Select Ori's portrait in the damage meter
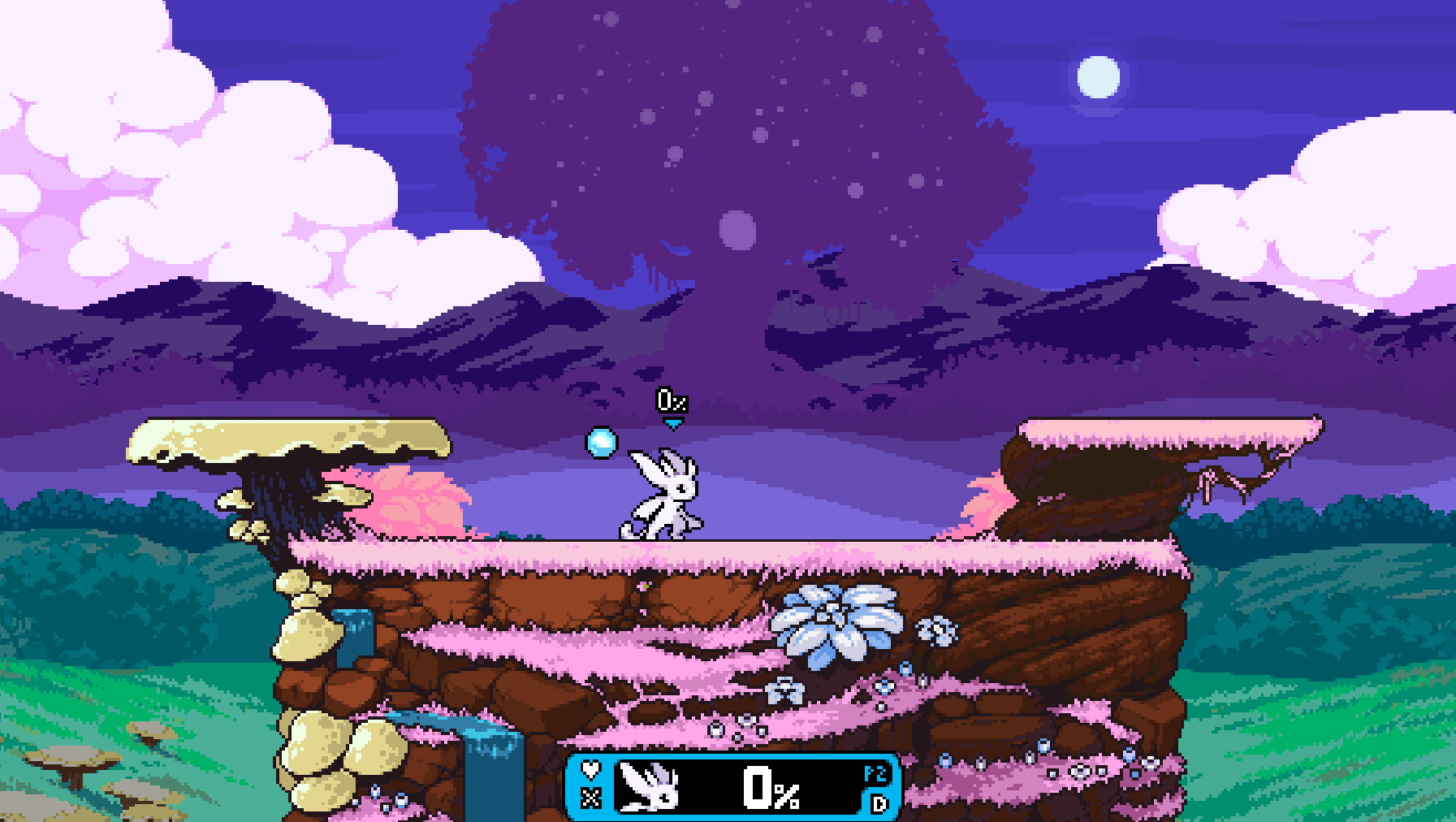The image size is (1456, 822). click(650, 788)
